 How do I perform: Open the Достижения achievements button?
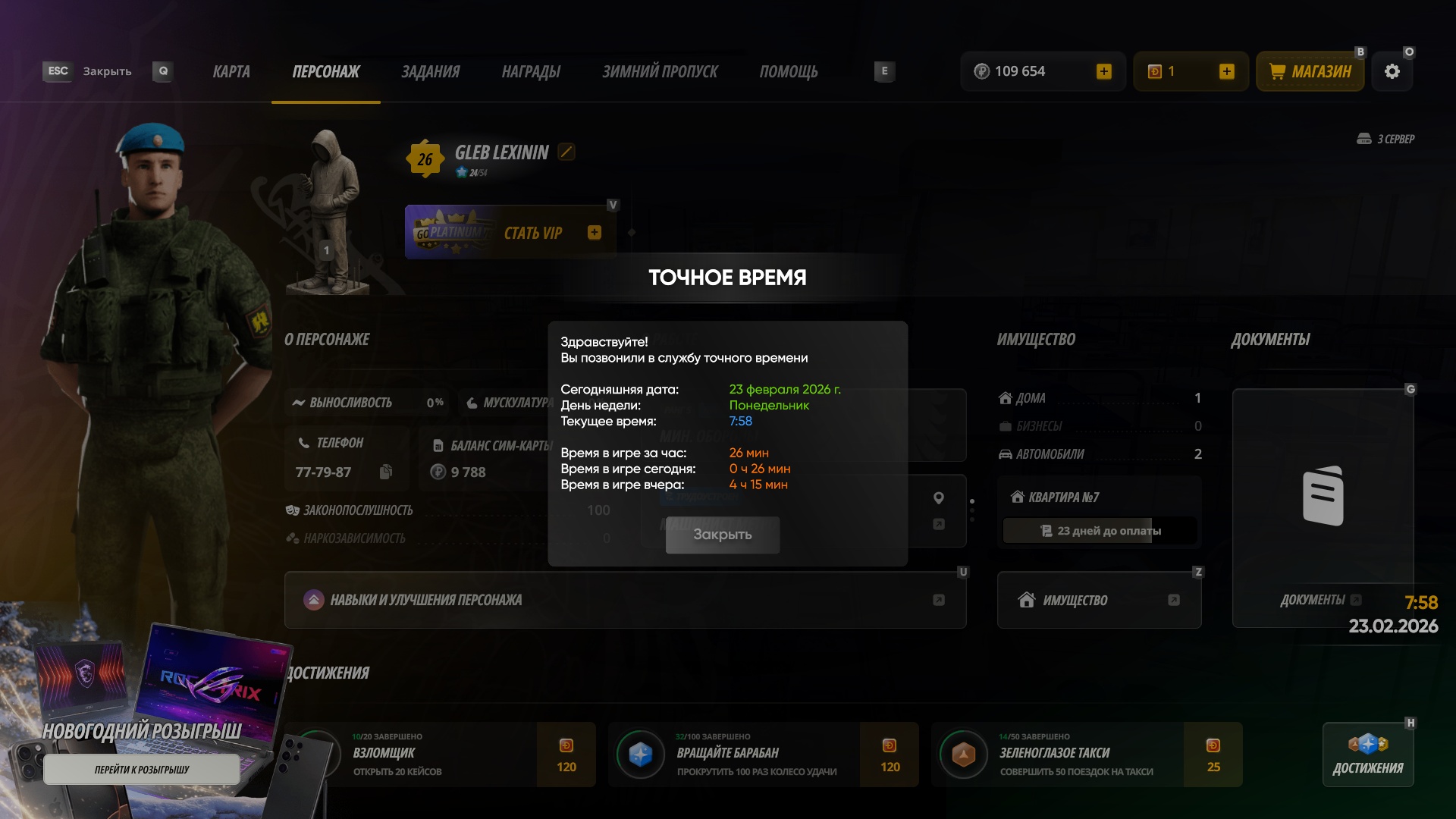(x=1368, y=755)
